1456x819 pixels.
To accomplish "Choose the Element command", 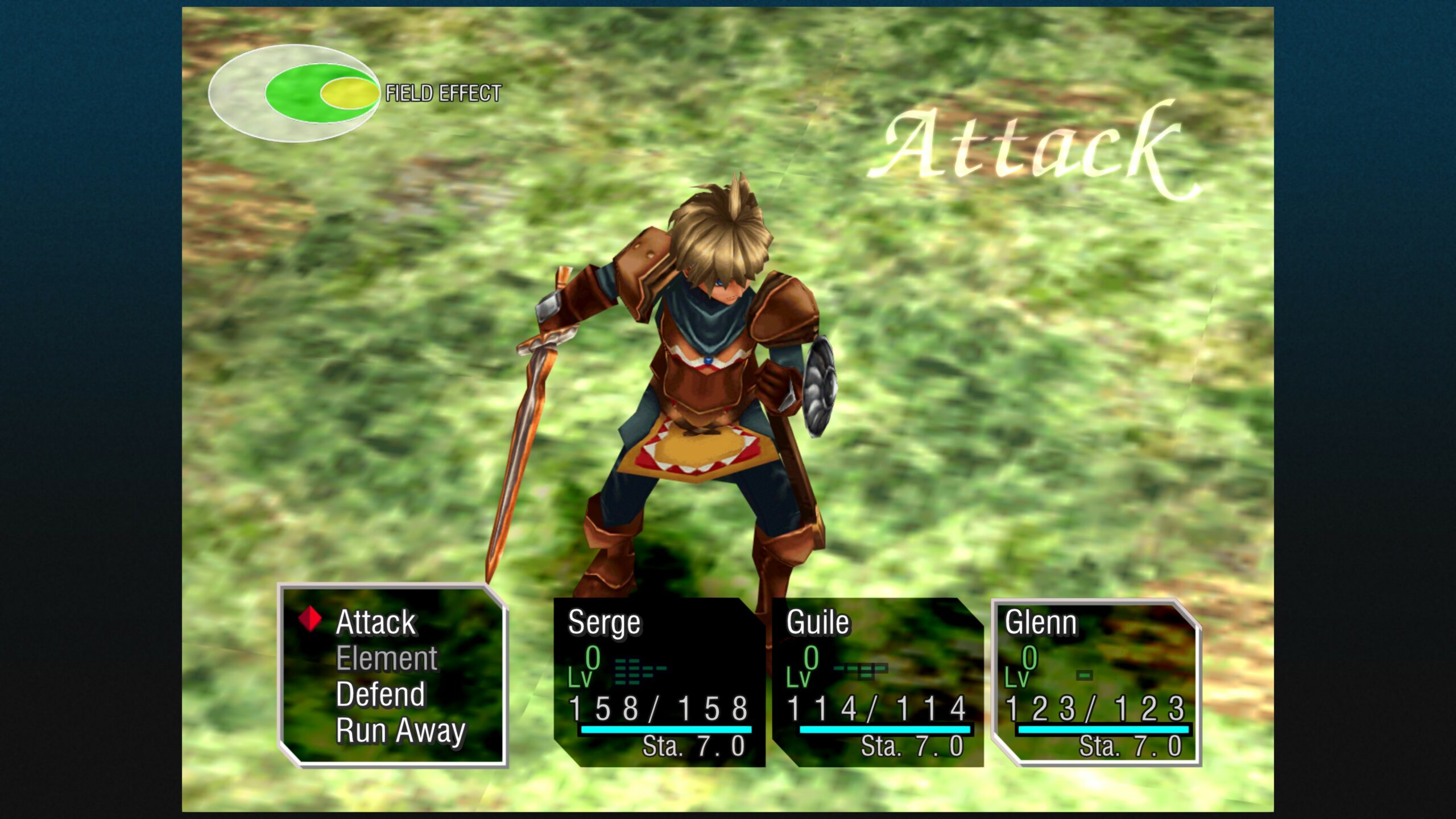I will [387, 659].
